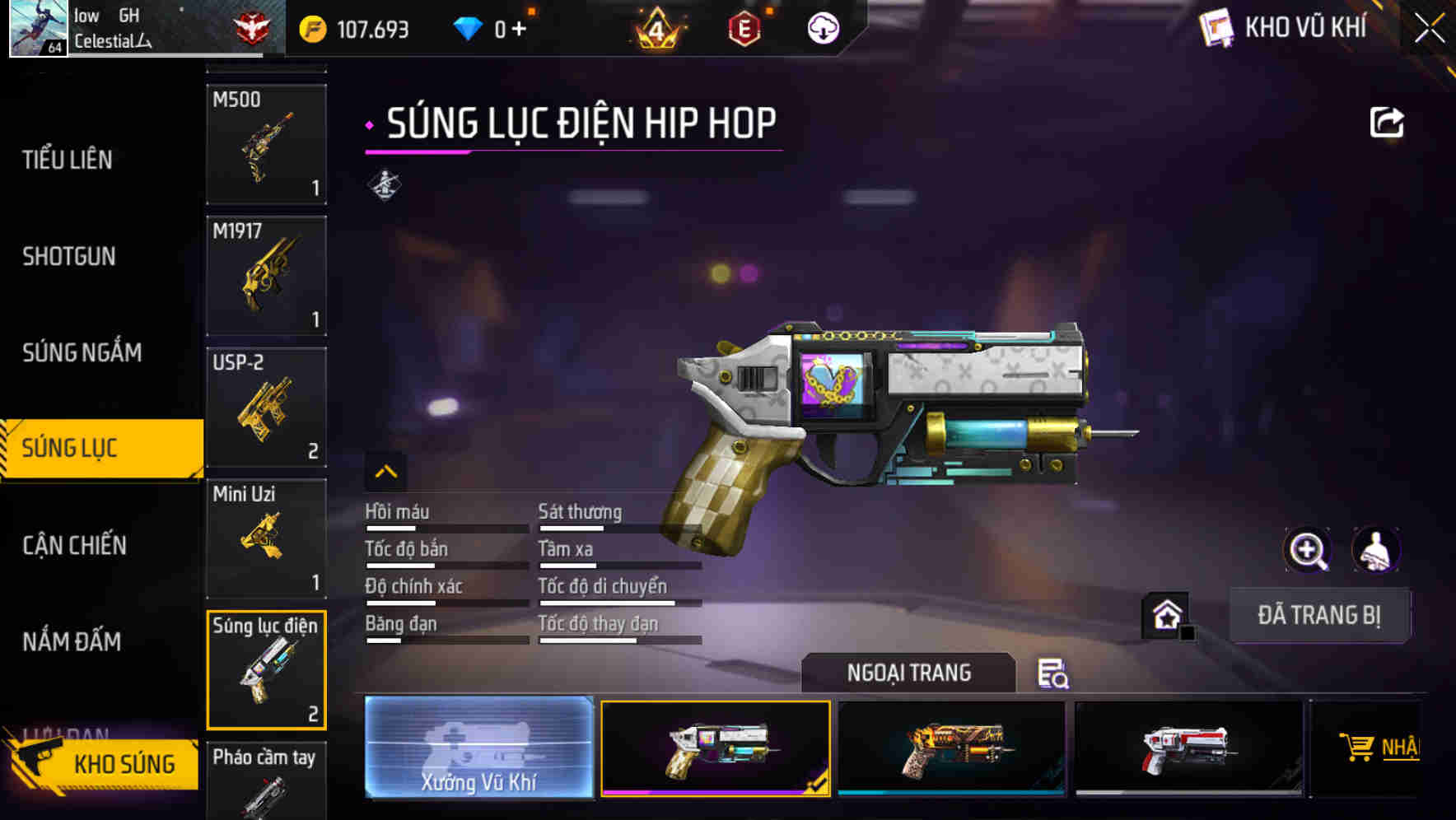Collapse the weapon stats panel
1456x820 pixels.
click(386, 473)
